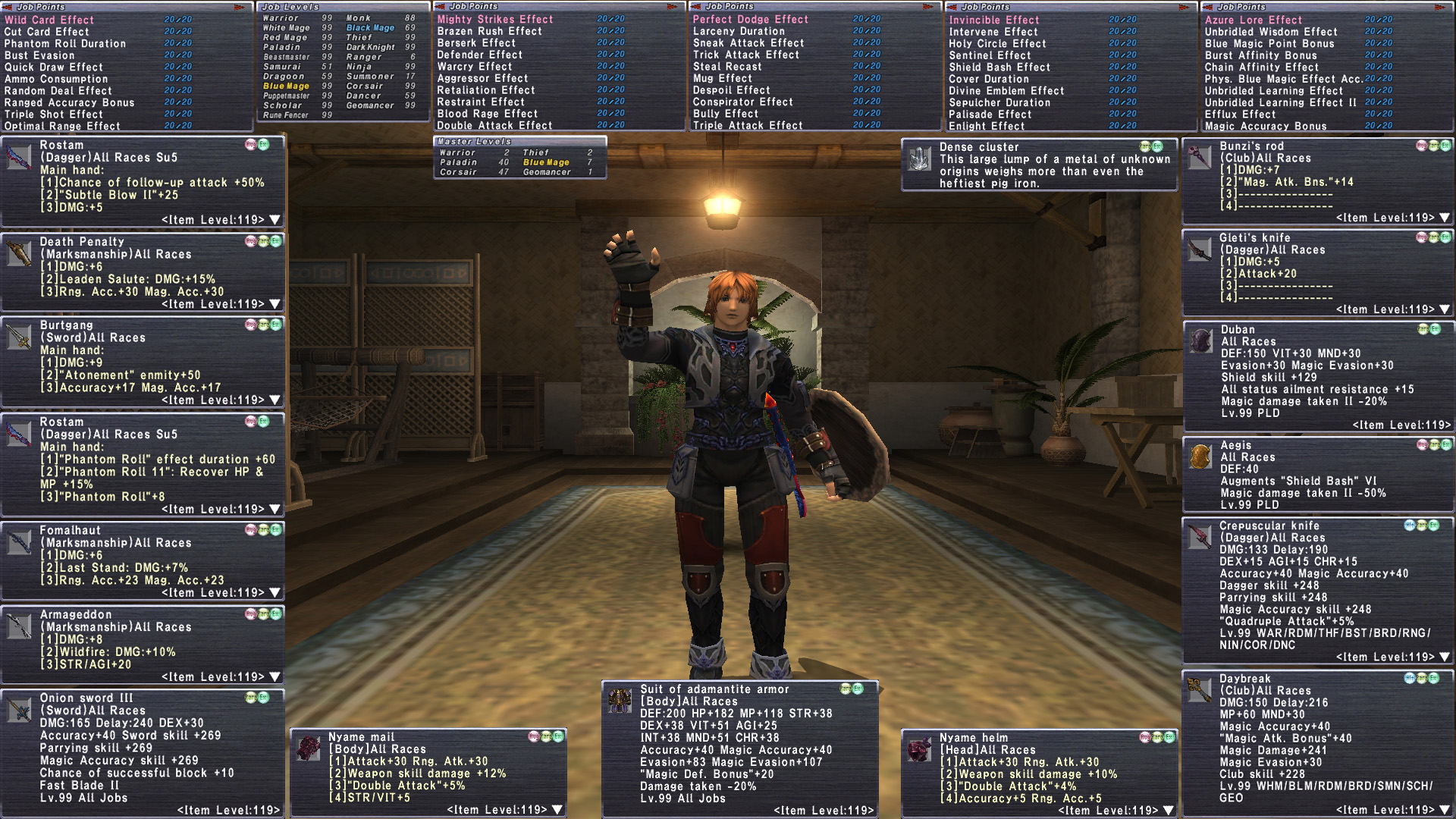Select the Daybreak club icon
The width and height of the screenshot is (1456, 819).
tap(1199, 690)
